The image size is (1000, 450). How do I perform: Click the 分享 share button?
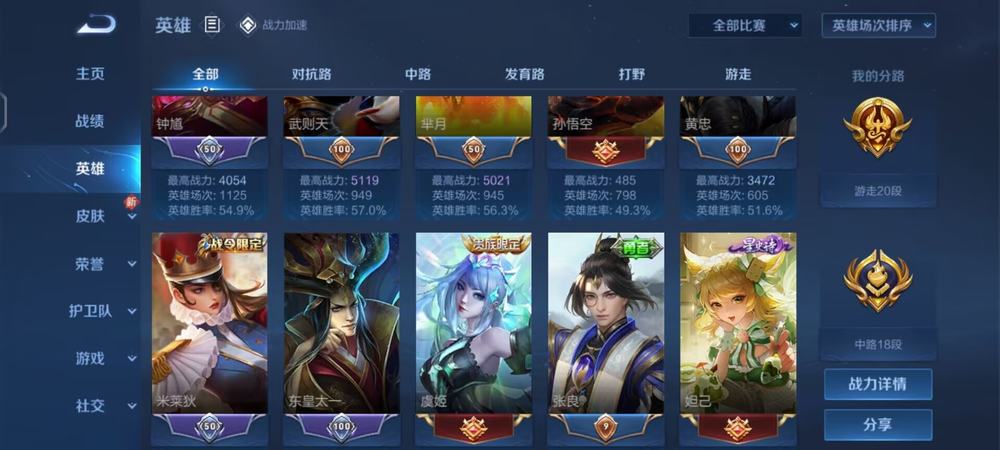coord(877,424)
